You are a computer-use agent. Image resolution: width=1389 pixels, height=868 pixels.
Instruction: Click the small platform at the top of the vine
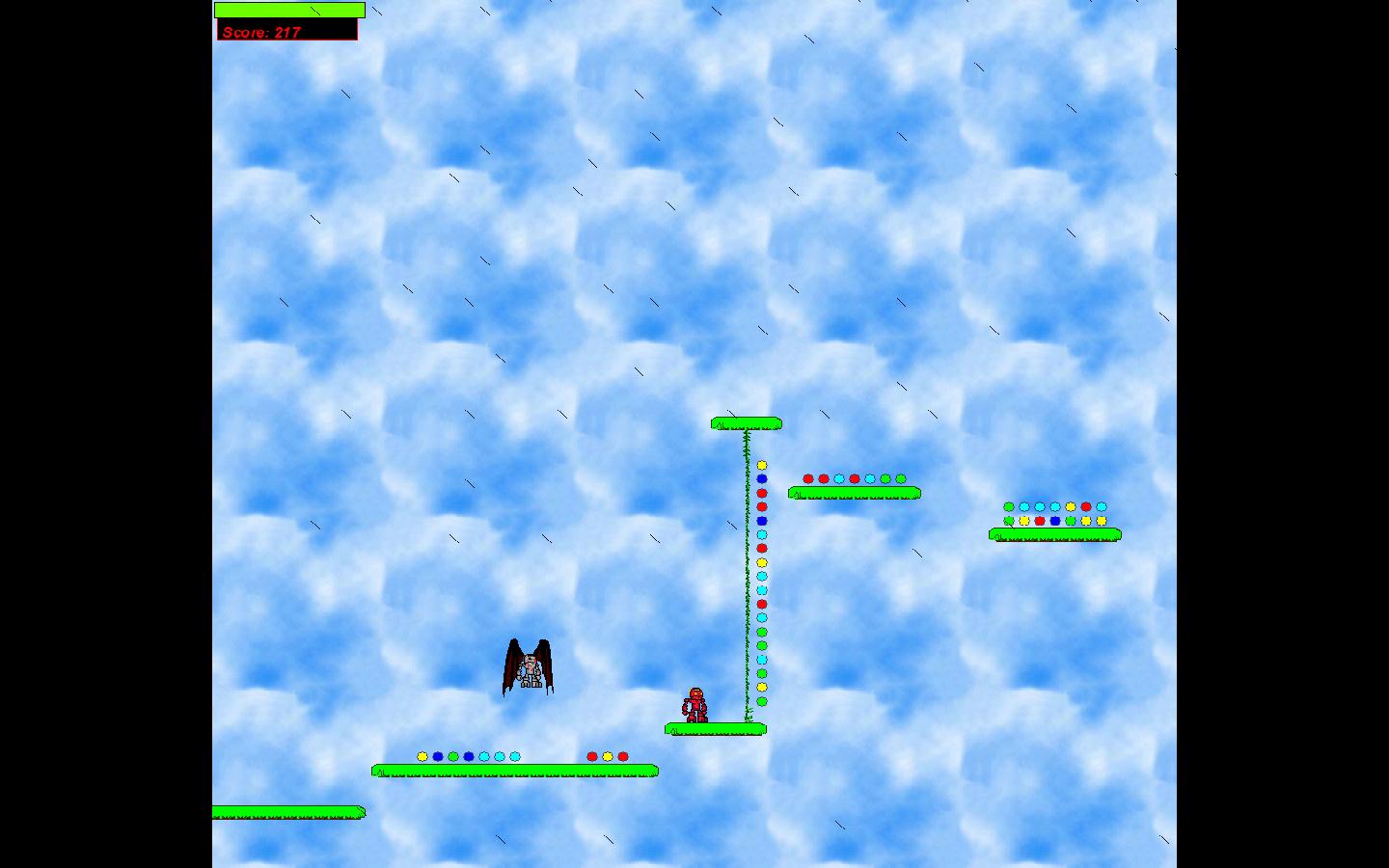pyautogui.click(x=746, y=421)
